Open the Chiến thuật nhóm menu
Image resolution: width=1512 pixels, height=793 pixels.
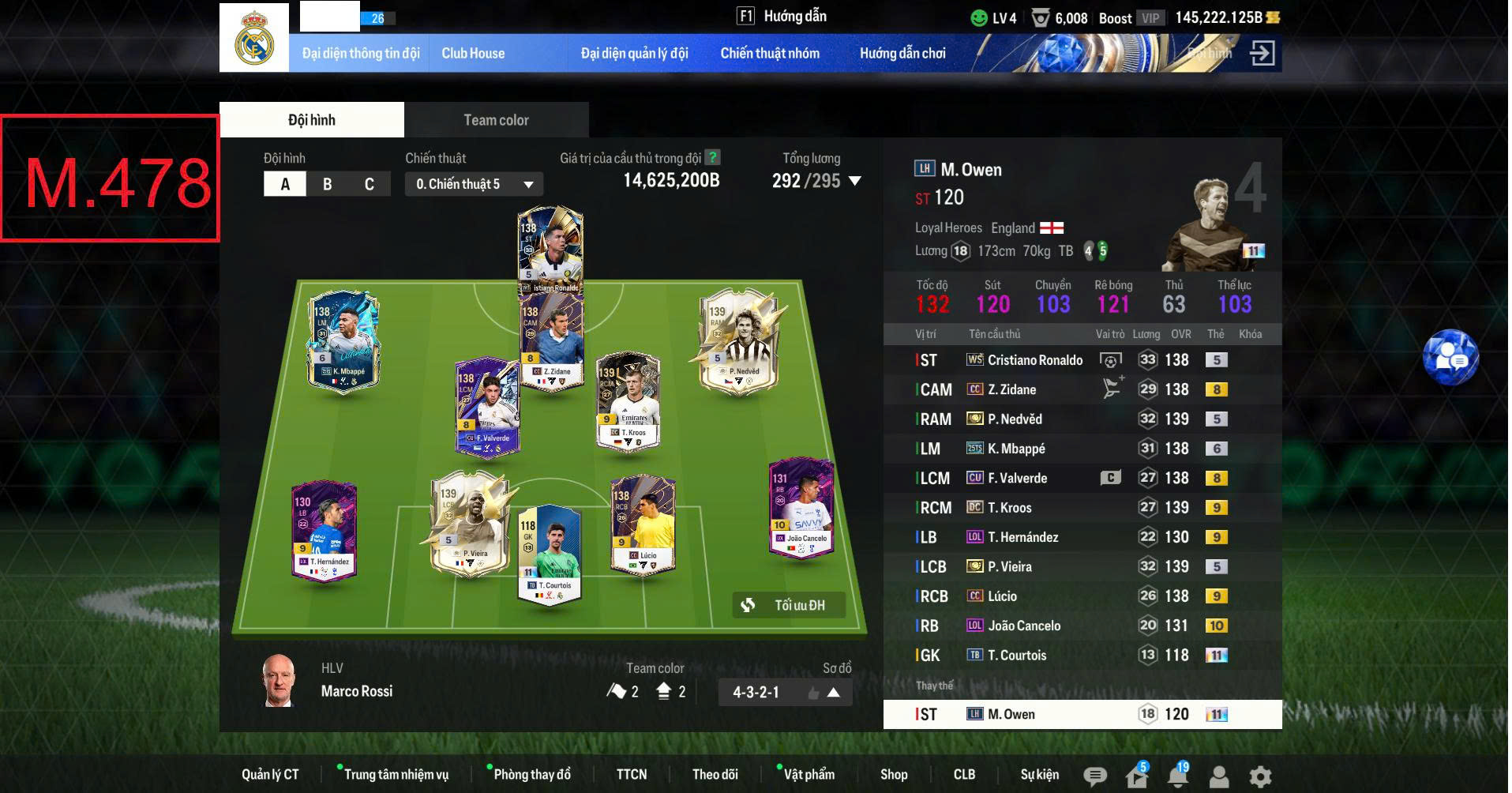point(771,53)
